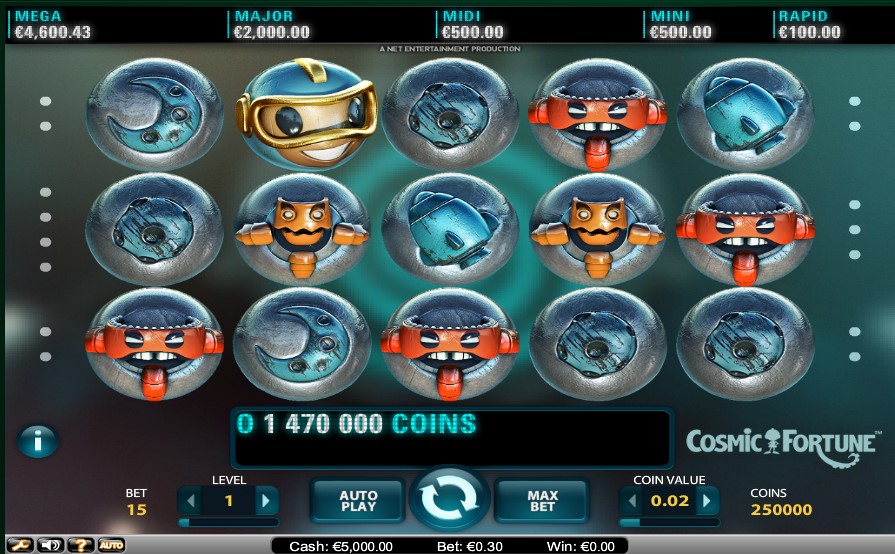The width and height of the screenshot is (895, 554).
Task: Open the paytable info button
Action: pyautogui.click(x=38, y=441)
